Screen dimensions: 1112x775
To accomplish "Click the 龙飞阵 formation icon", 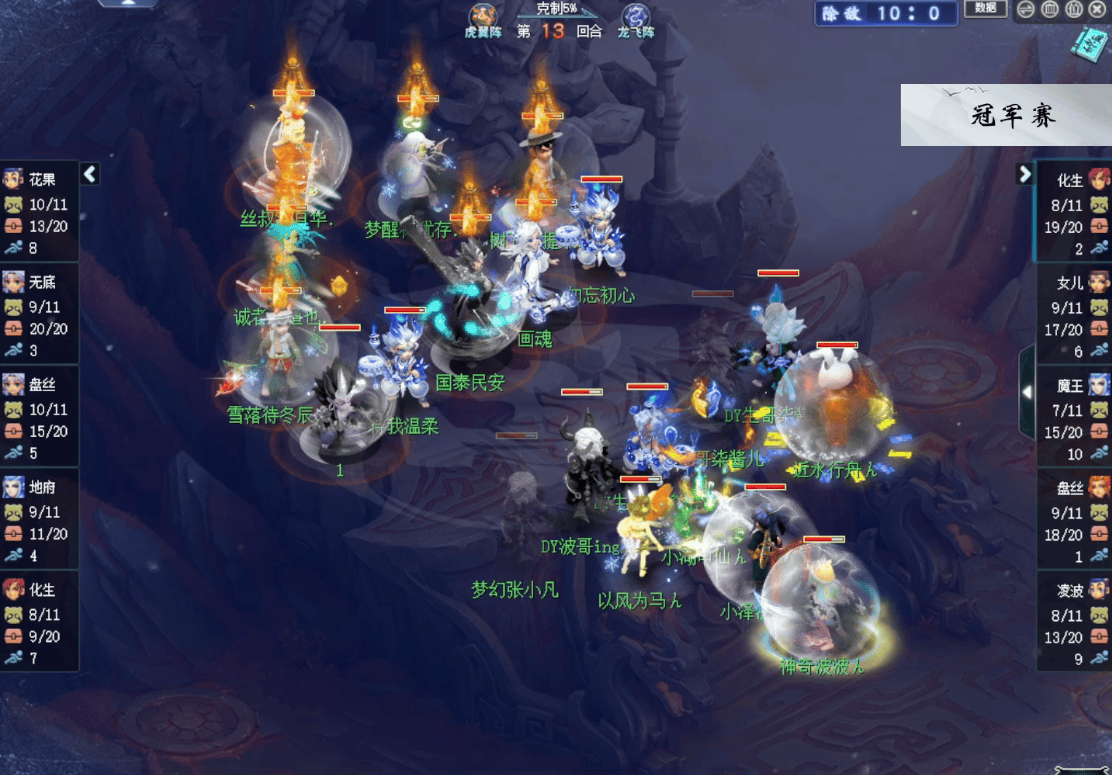I will tap(635, 16).
